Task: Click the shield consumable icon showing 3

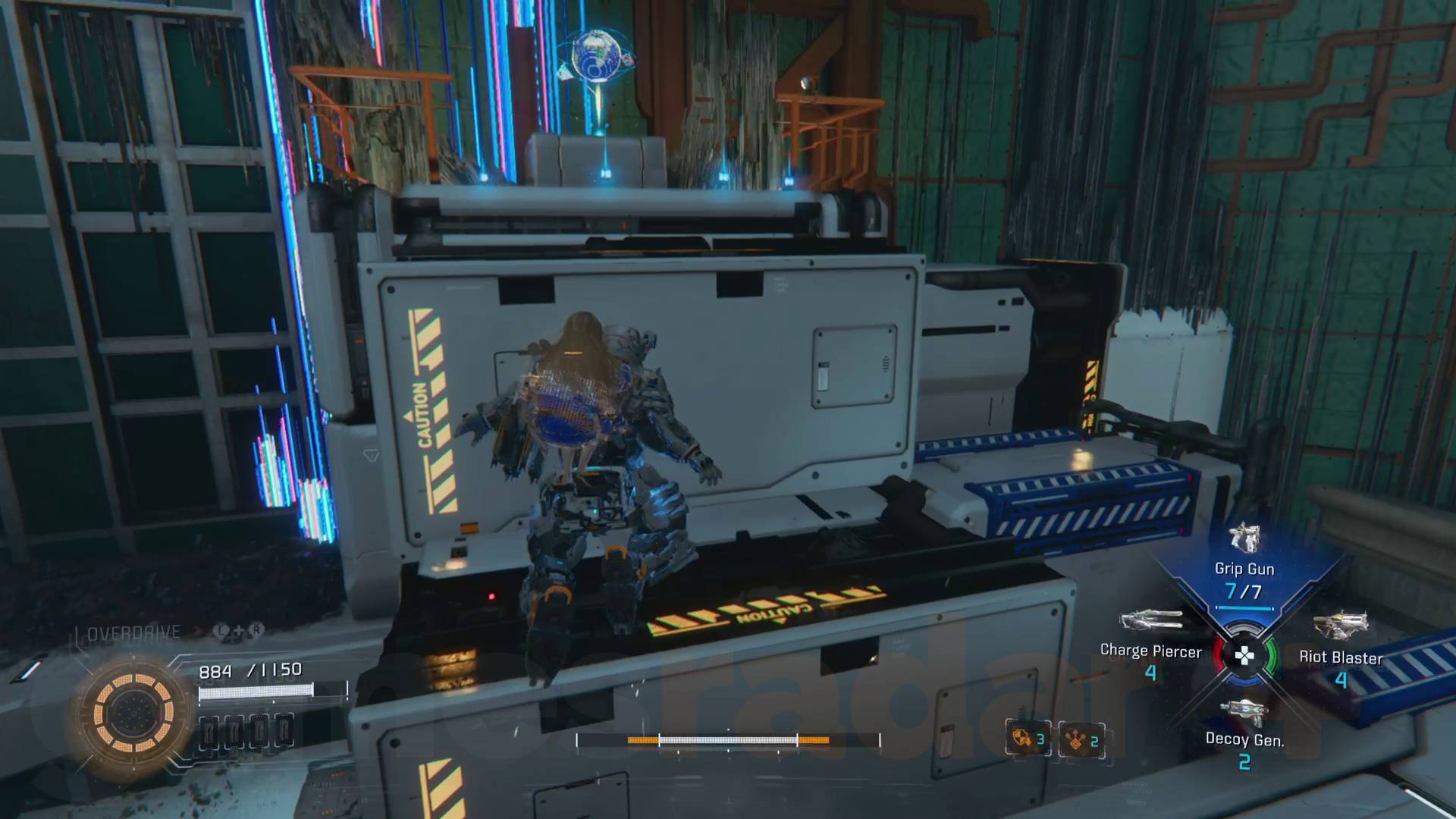Action: pos(1027,739)
